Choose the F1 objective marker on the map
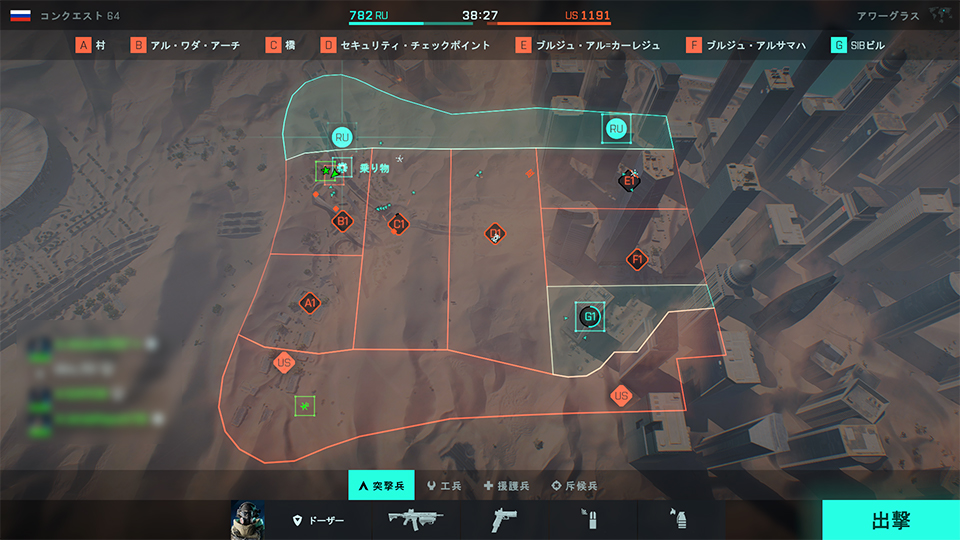Screen dimensions: 960x540 [637, 260]
